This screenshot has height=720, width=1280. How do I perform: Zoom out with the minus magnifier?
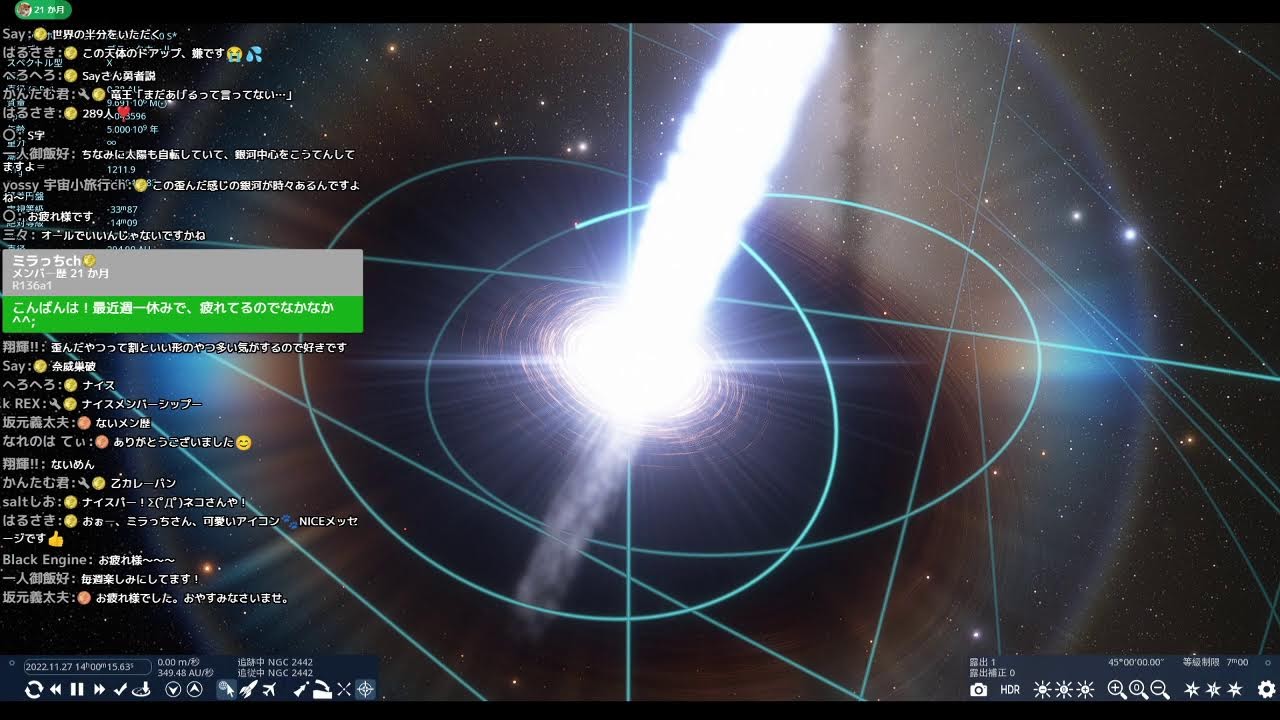1160,689
